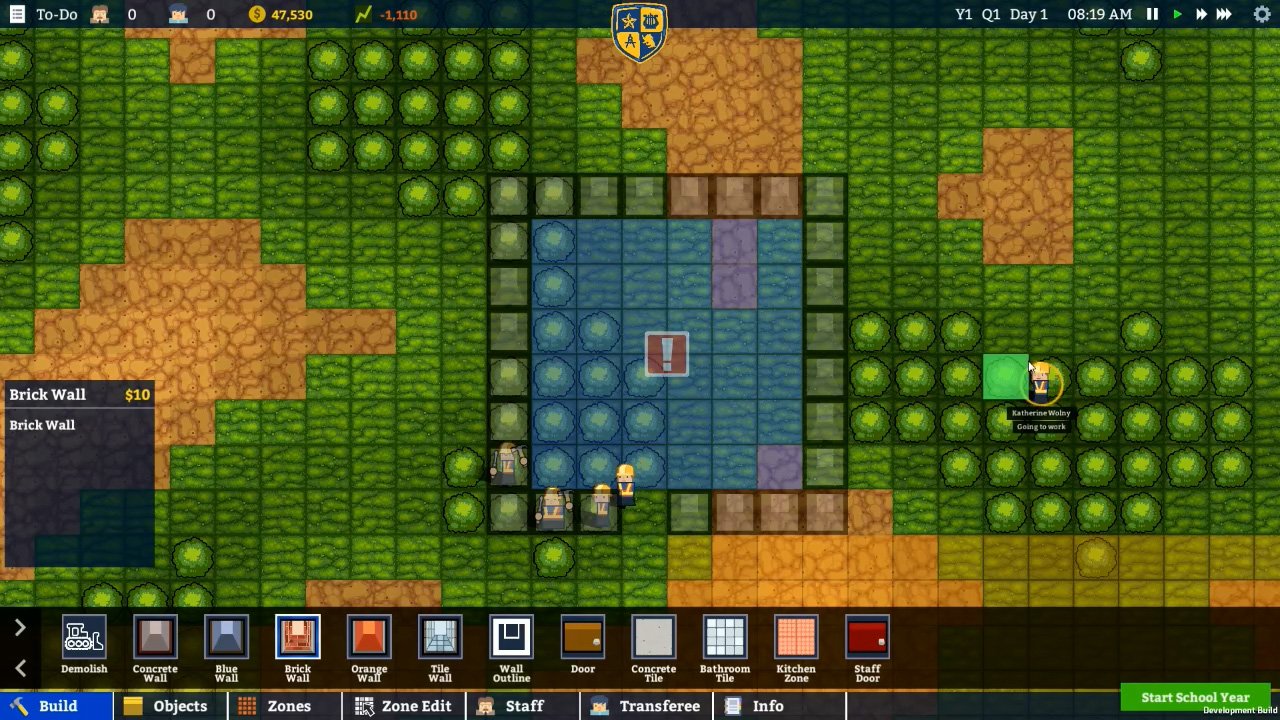Open the Transferee tab
1280x720 pixels.
(x=646, y=706)
